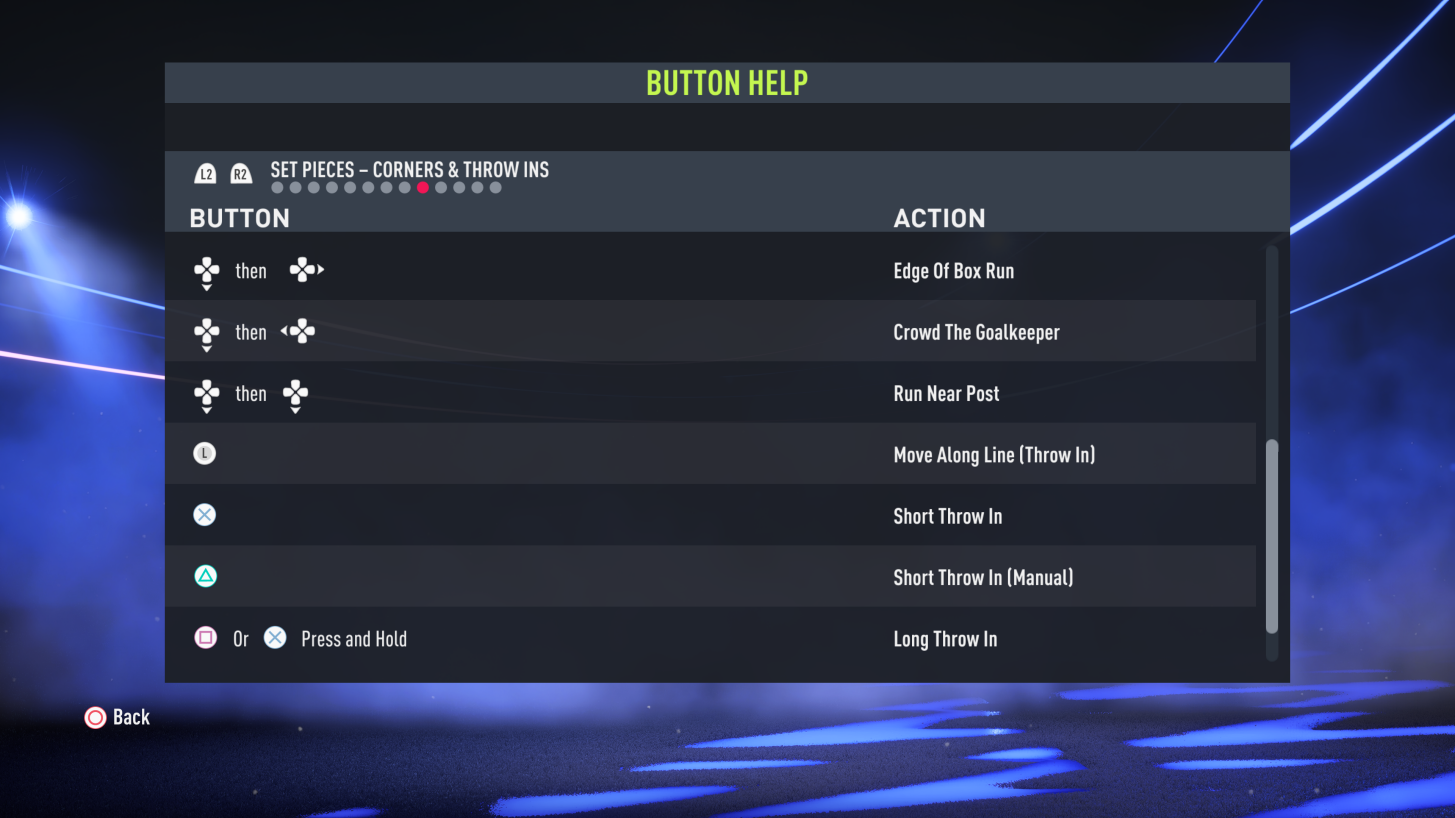Click the last pagination dot on the right
The height and width of the screenshot is (818, 1455).
point(495,187)
